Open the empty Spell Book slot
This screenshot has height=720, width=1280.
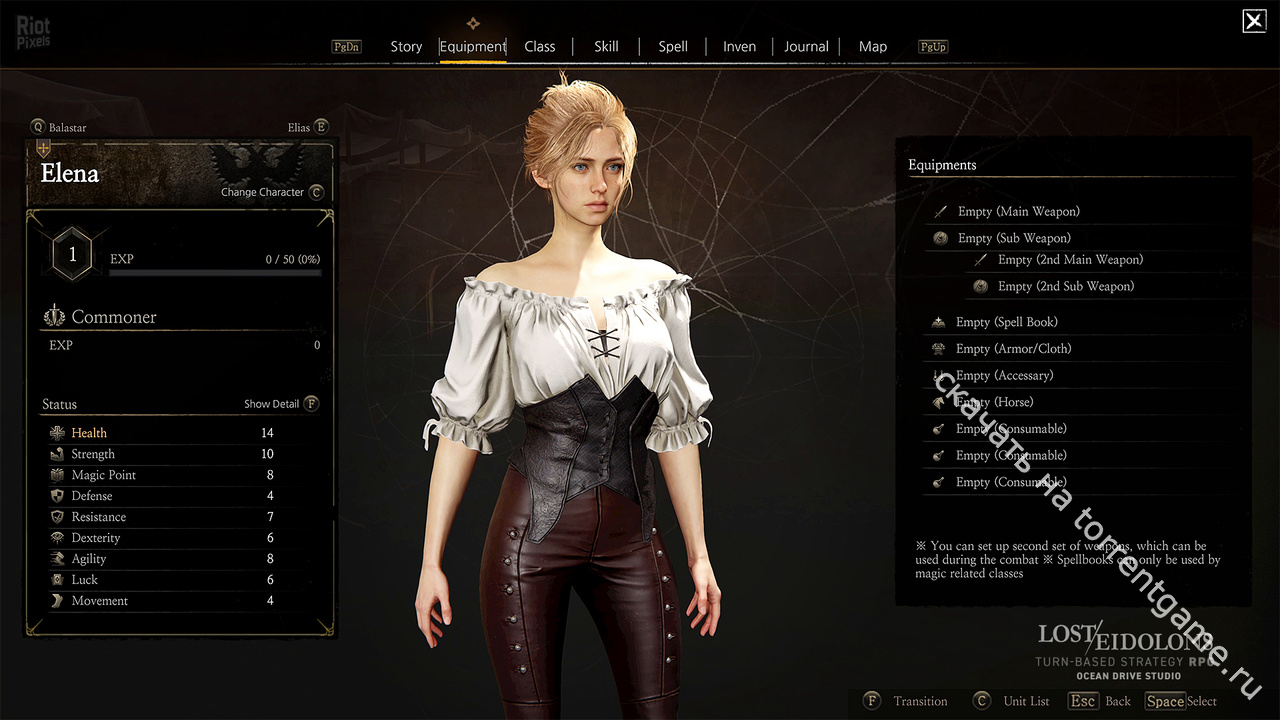pos(1006,322)
